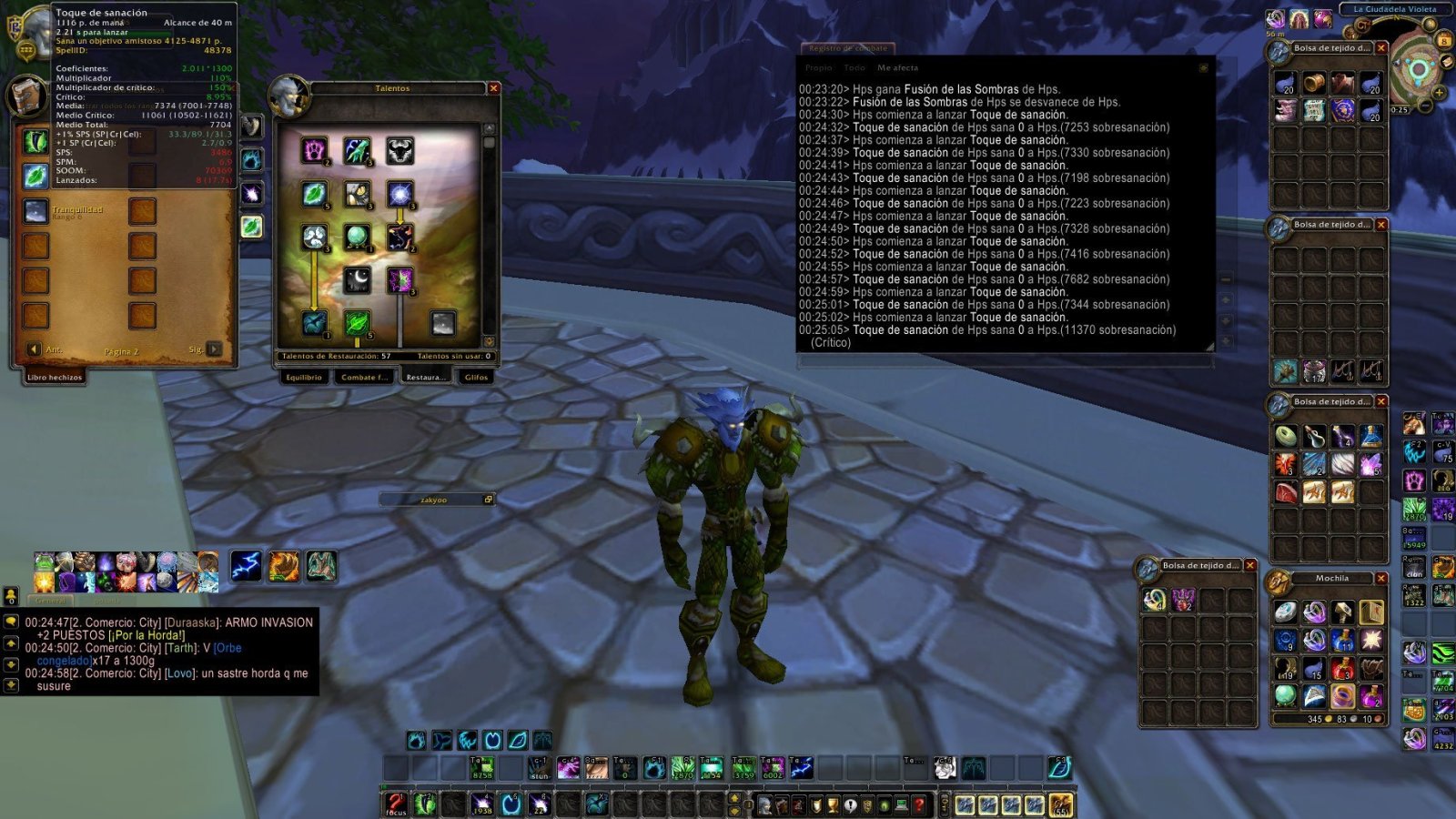Switch to the Equilibrio talent tab
This screenshot has width=1456, height=819.
coord(302,377)
